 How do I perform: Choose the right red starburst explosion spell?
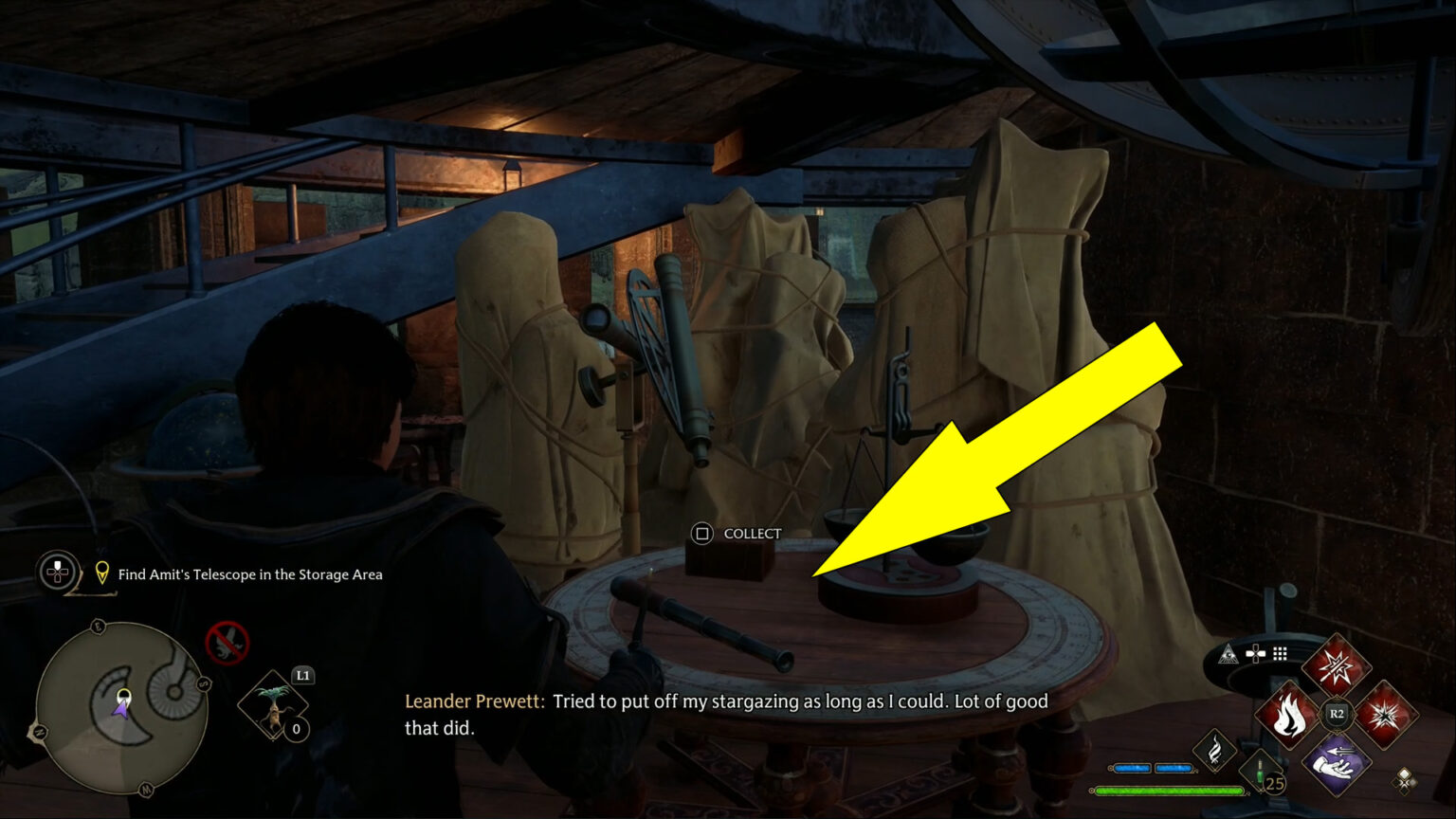(x=1385, y=714)
